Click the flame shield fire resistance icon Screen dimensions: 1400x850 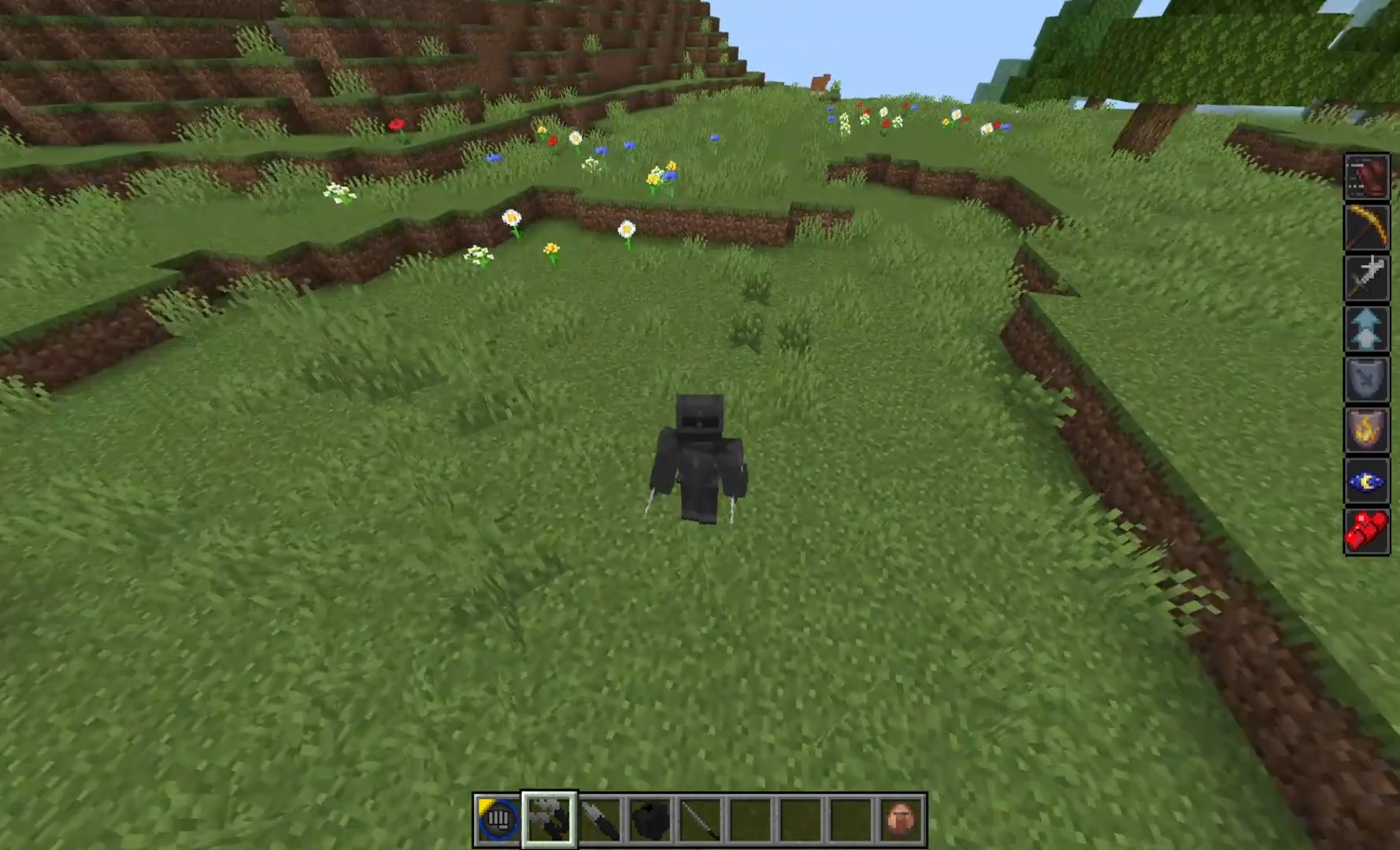click(x=1366, y=430)
